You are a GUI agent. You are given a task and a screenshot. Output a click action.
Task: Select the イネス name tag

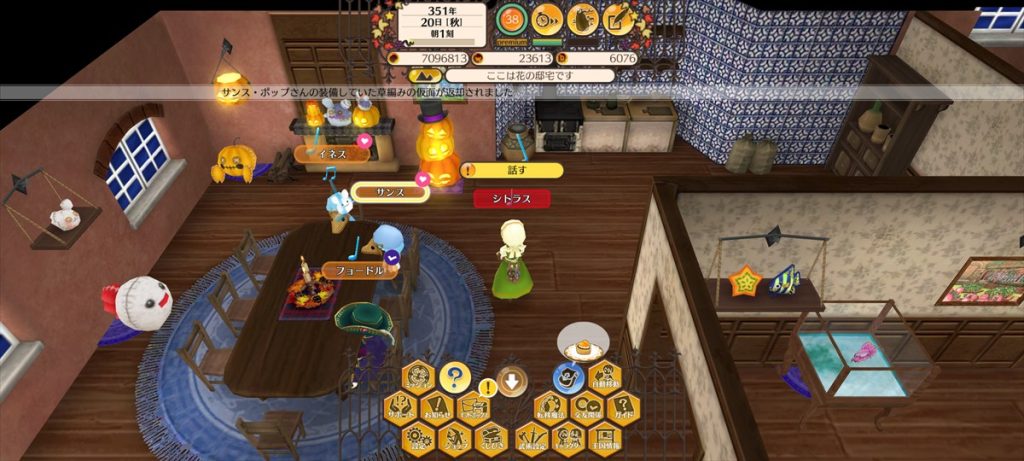coord(330,154)
